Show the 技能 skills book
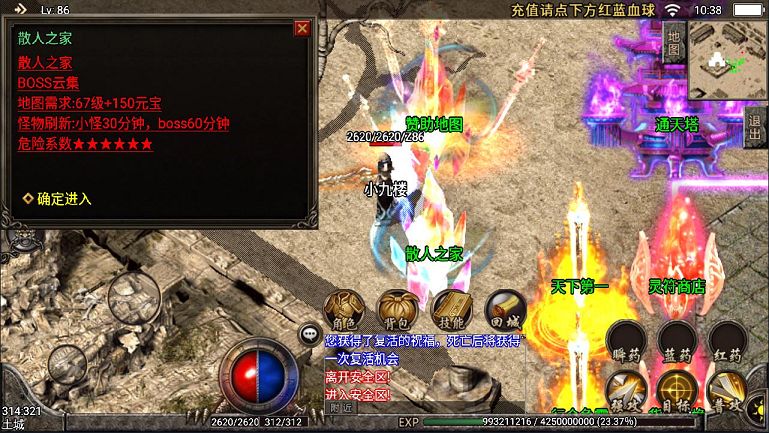The width and height of the screenshot is (769, 433). click(x=451, y=310)
